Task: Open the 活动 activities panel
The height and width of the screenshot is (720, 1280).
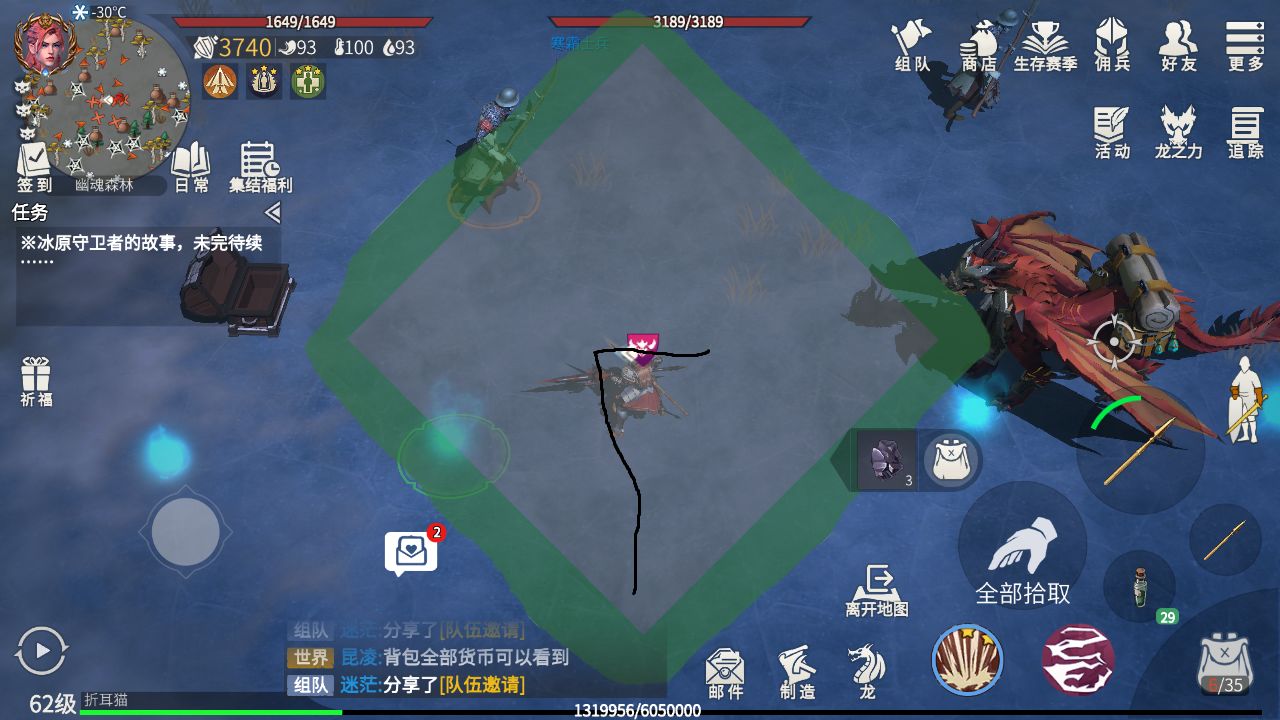Action: (1111, 130)
